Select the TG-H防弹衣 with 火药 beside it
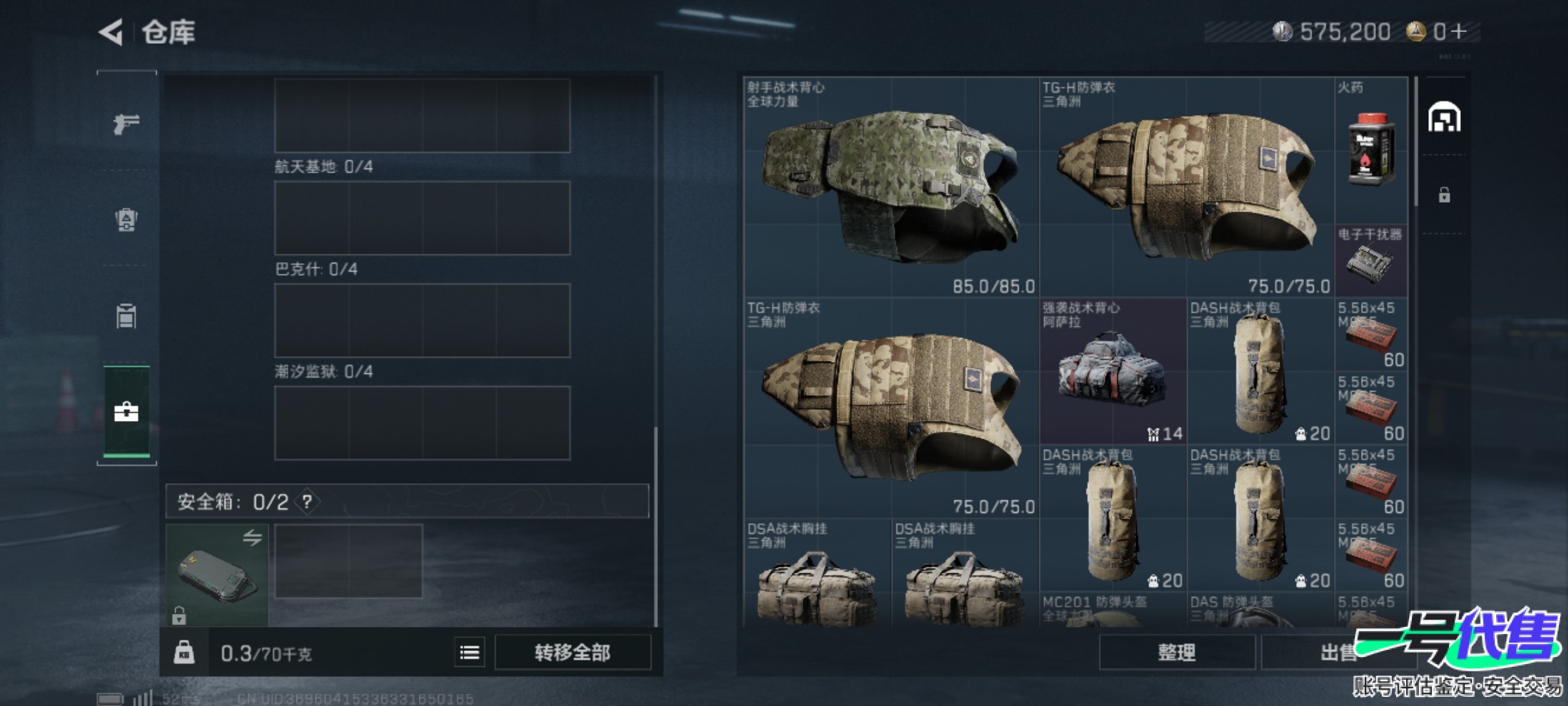The image size is (1568, 706). 1186,187
